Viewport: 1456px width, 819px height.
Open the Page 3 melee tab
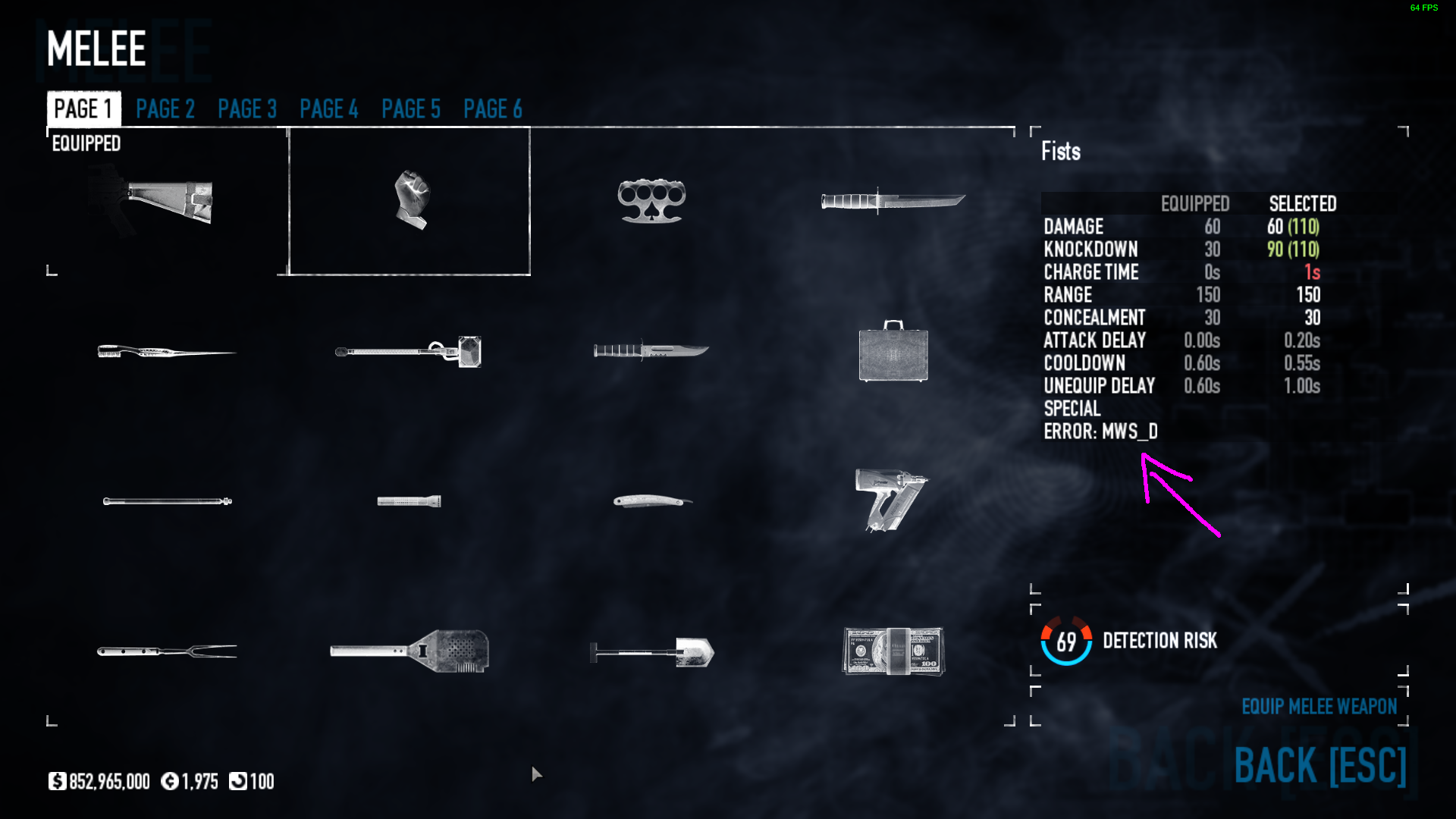click(x=247, y=109)
